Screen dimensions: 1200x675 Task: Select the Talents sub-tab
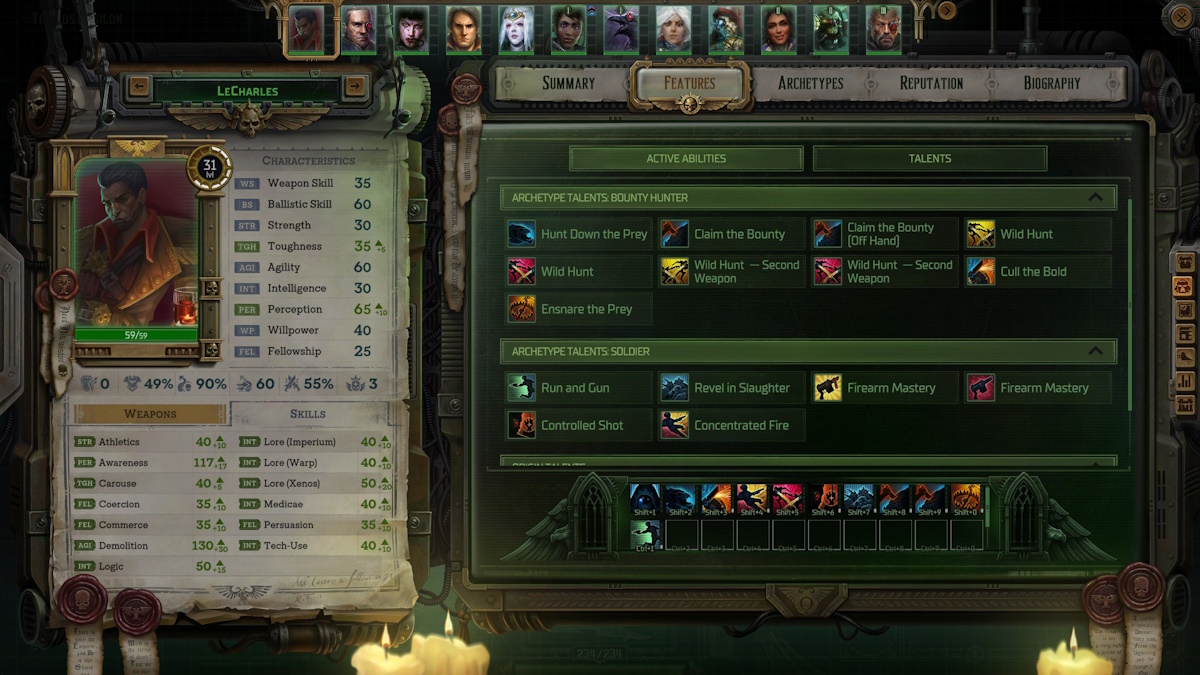(x=929, y=159)
